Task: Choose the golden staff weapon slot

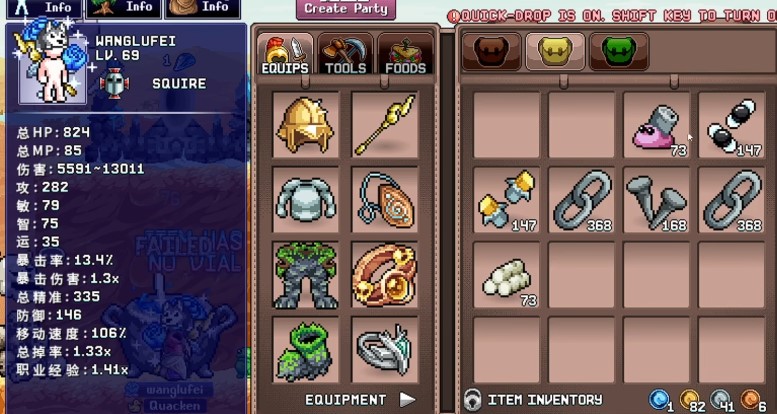Action: pyautogui.click(x=384, y=124)
